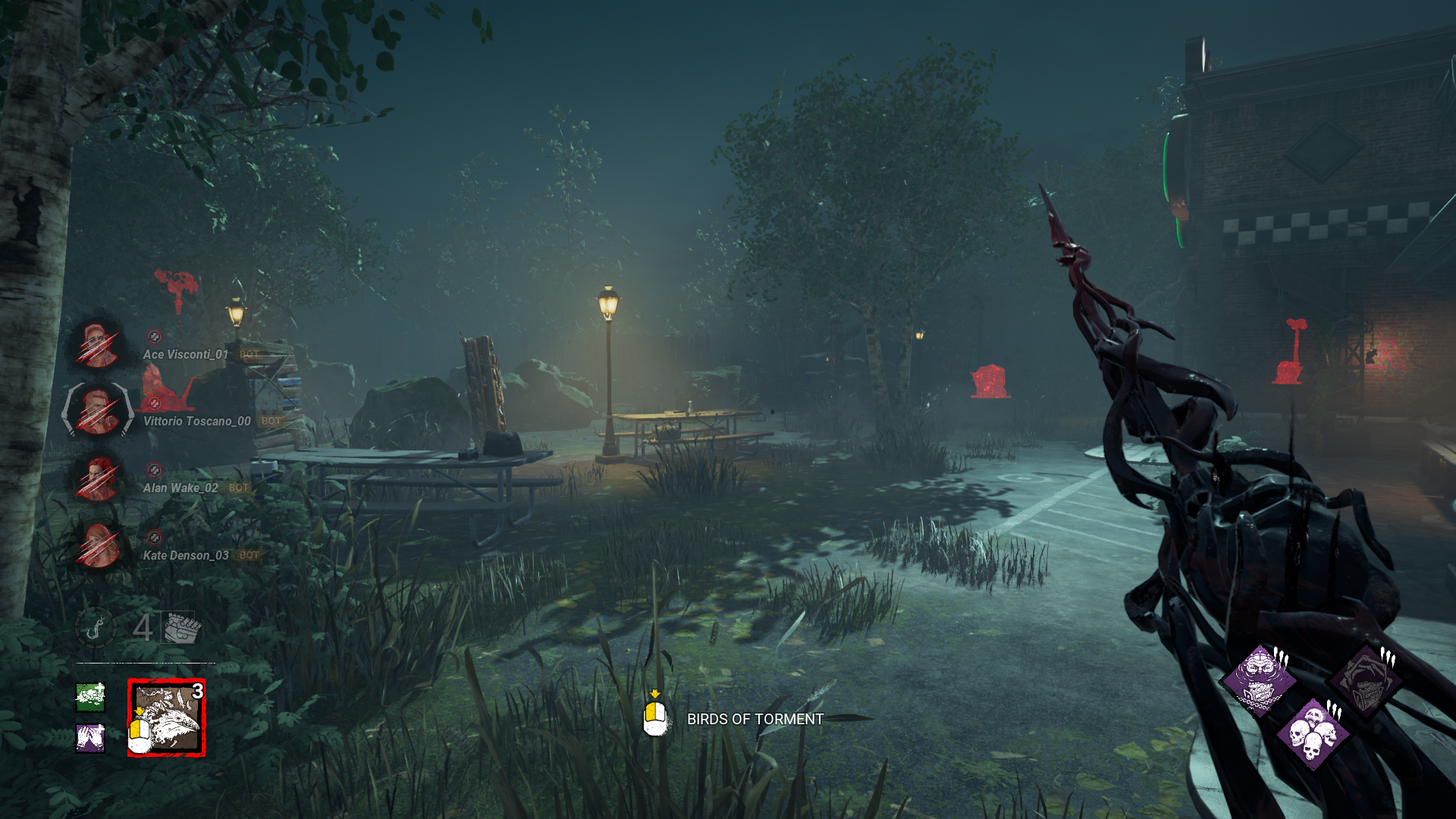The height and width of the screenshot is (819, 1456).
Task: Select Vittorio Toscano's survivor portrait
Action: (x=99, y=412)
